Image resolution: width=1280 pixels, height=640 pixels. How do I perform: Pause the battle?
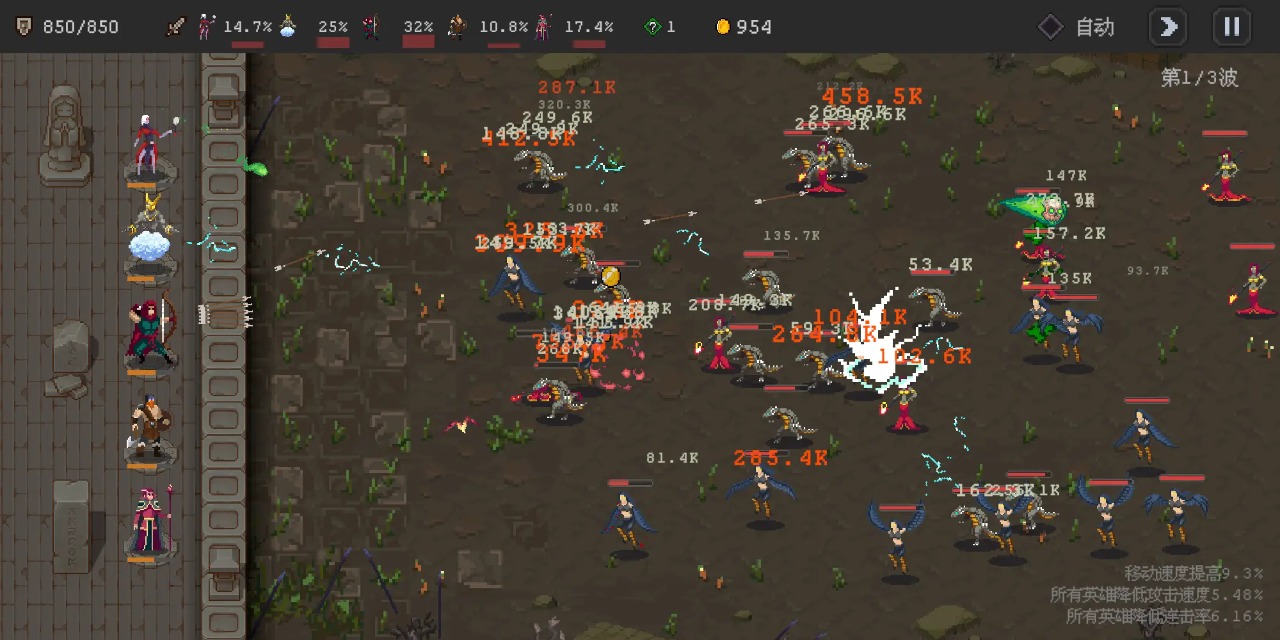(x=1231, y=27)
